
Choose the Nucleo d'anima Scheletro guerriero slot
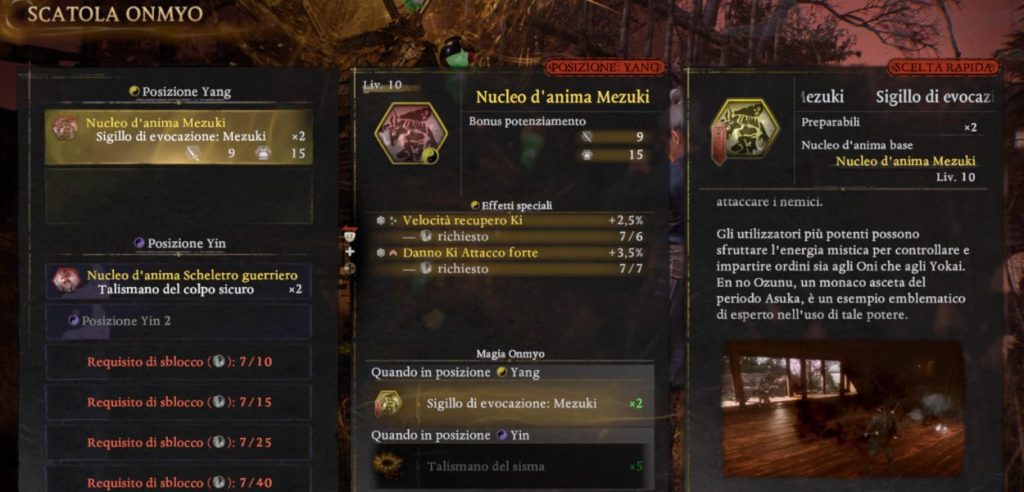tap(179, 281)
